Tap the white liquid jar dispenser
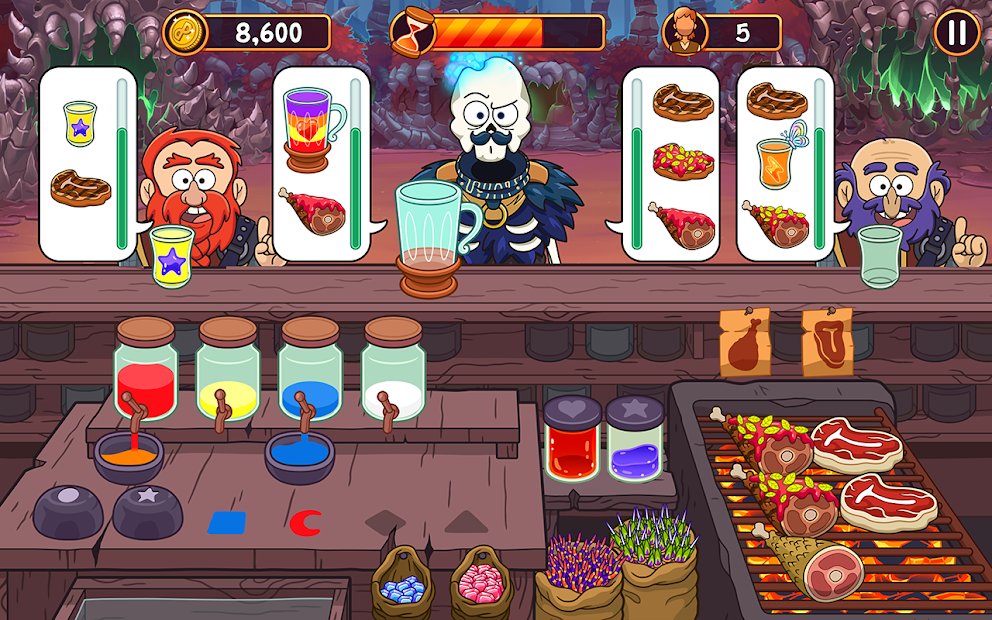Screen dimensions: 992x620 (x=392, y=368)
